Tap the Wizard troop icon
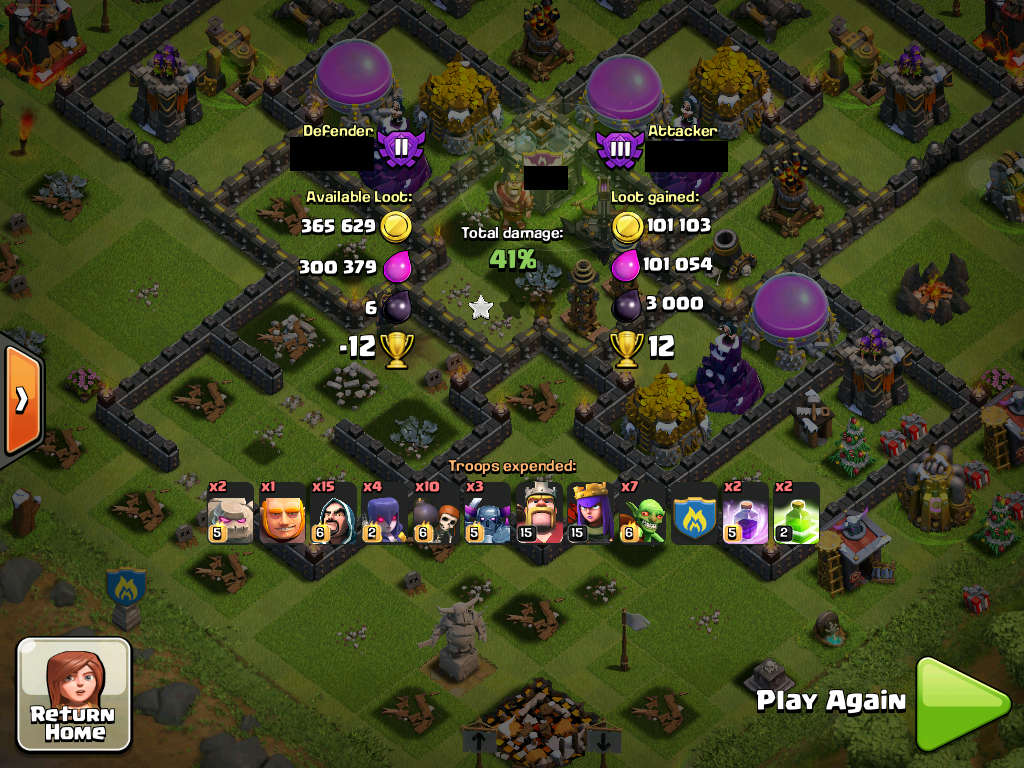The image size is (1024, 768). point(333,514)
